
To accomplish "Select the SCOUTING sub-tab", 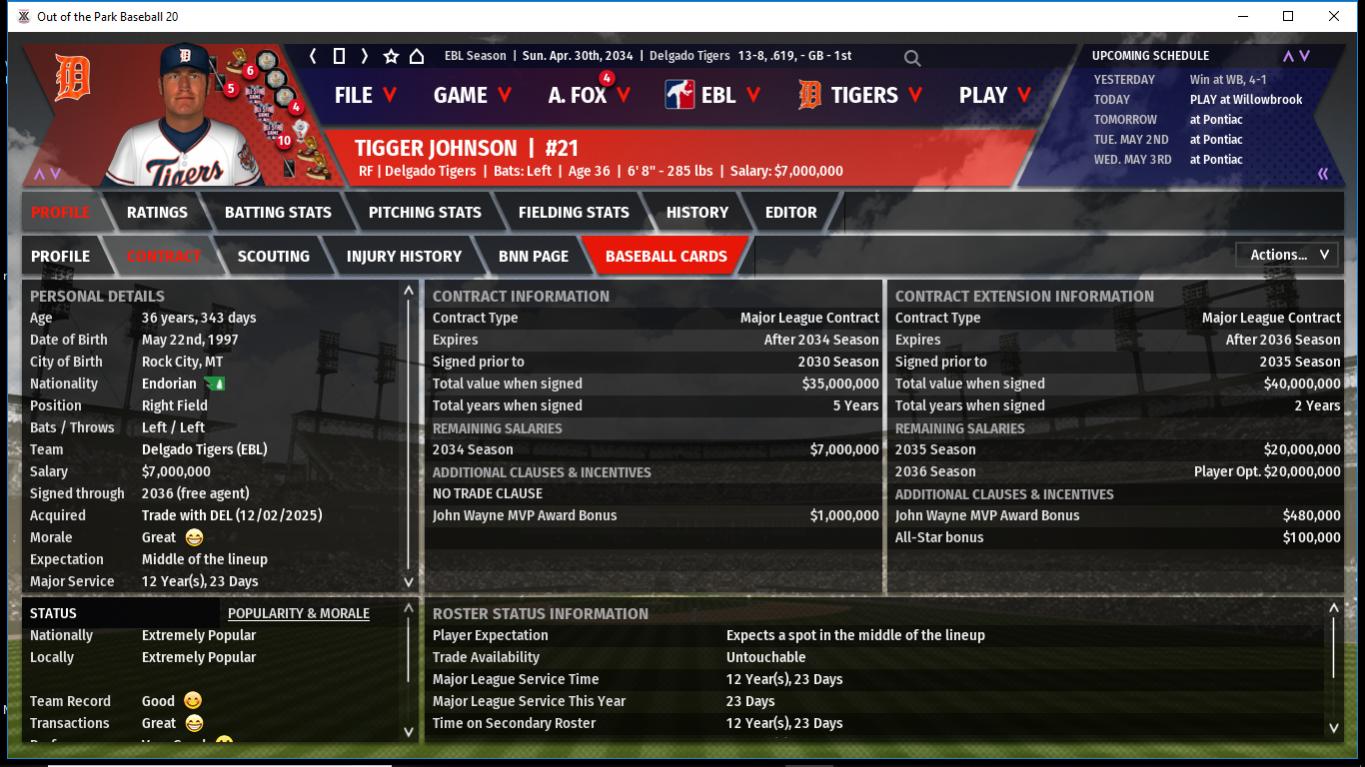I will [x=273, y=256].
